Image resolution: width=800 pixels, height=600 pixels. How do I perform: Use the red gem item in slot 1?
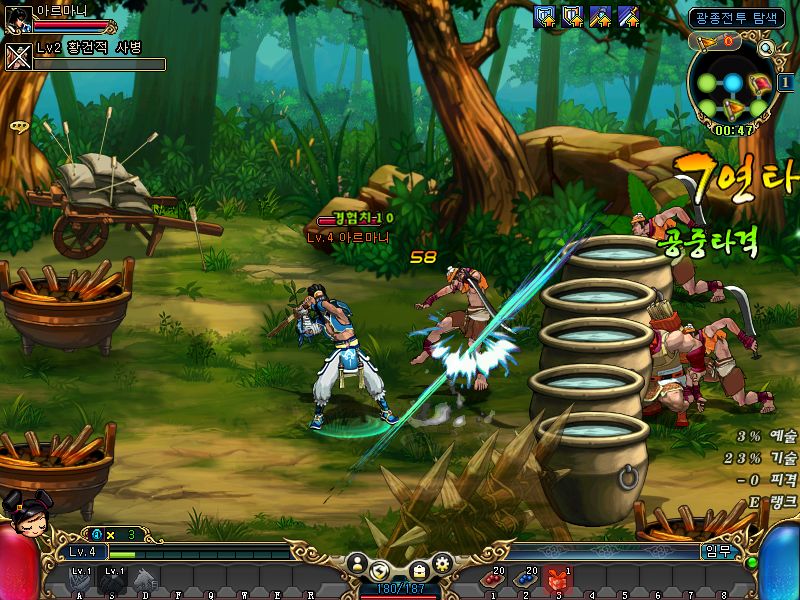[493, 579]
